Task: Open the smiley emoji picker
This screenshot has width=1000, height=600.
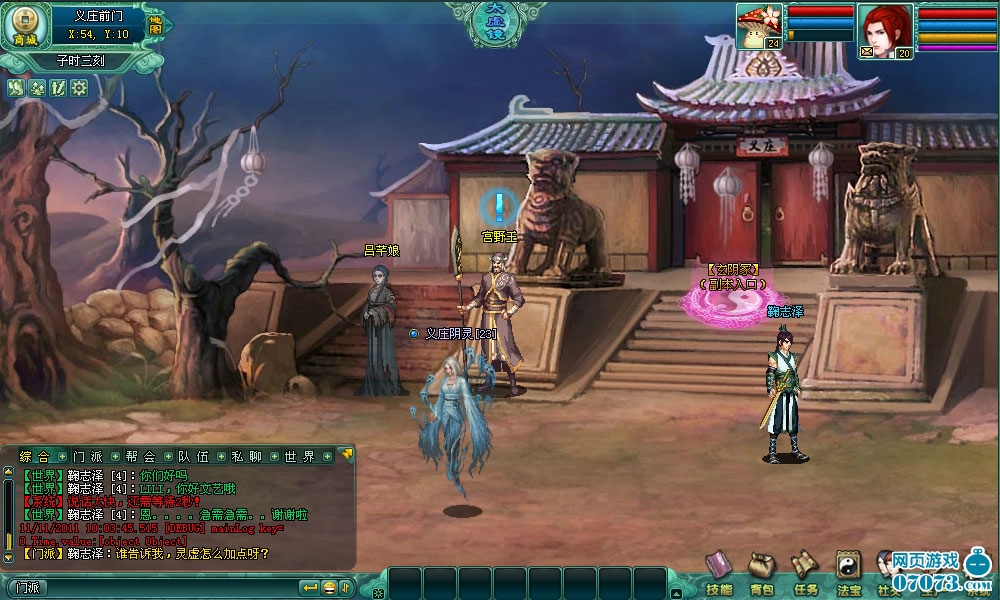Action: point(329,587)
